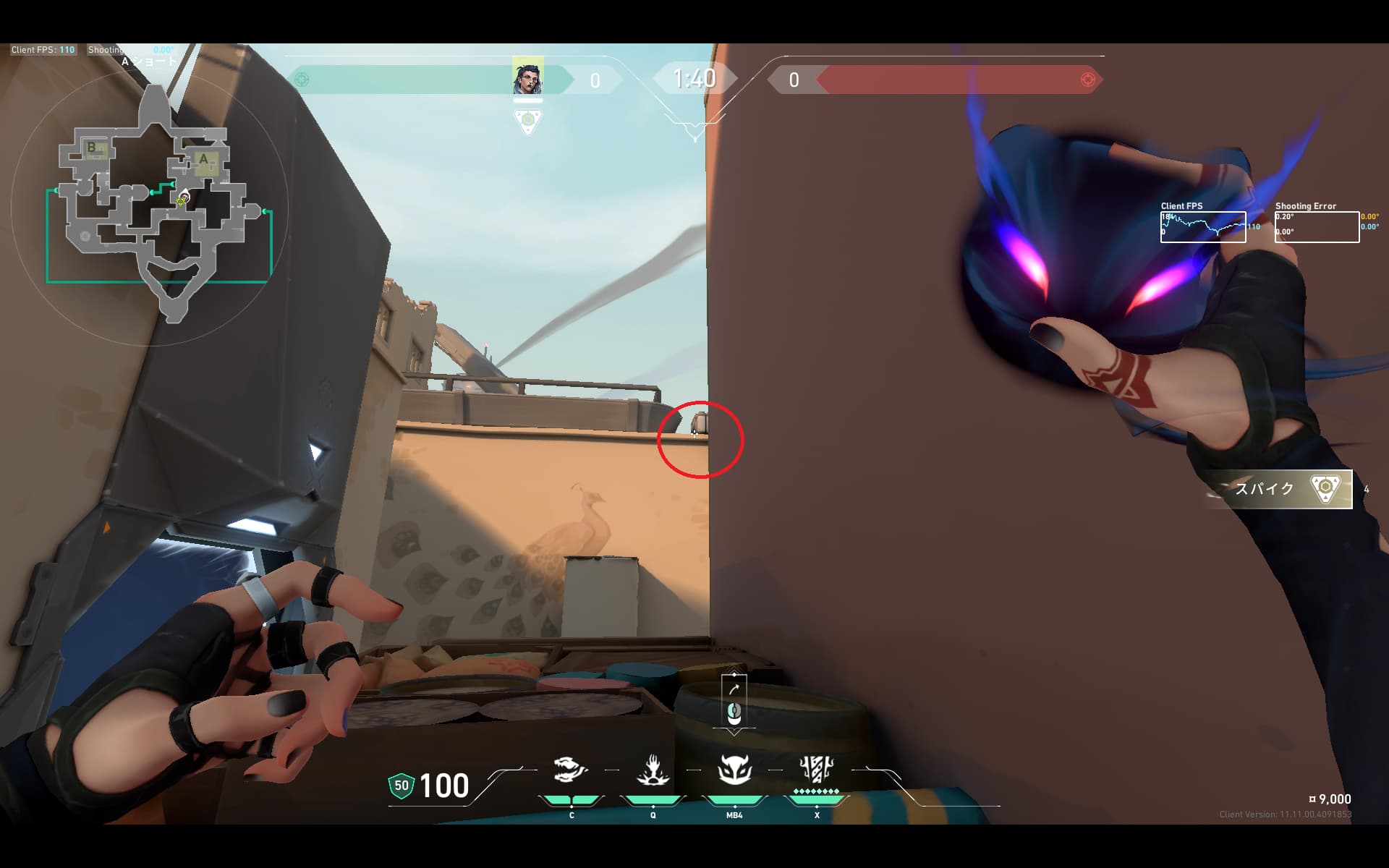Select the A site marker on minimap
The width and height of the screenshot is (1389, 868).
point(203,159)
